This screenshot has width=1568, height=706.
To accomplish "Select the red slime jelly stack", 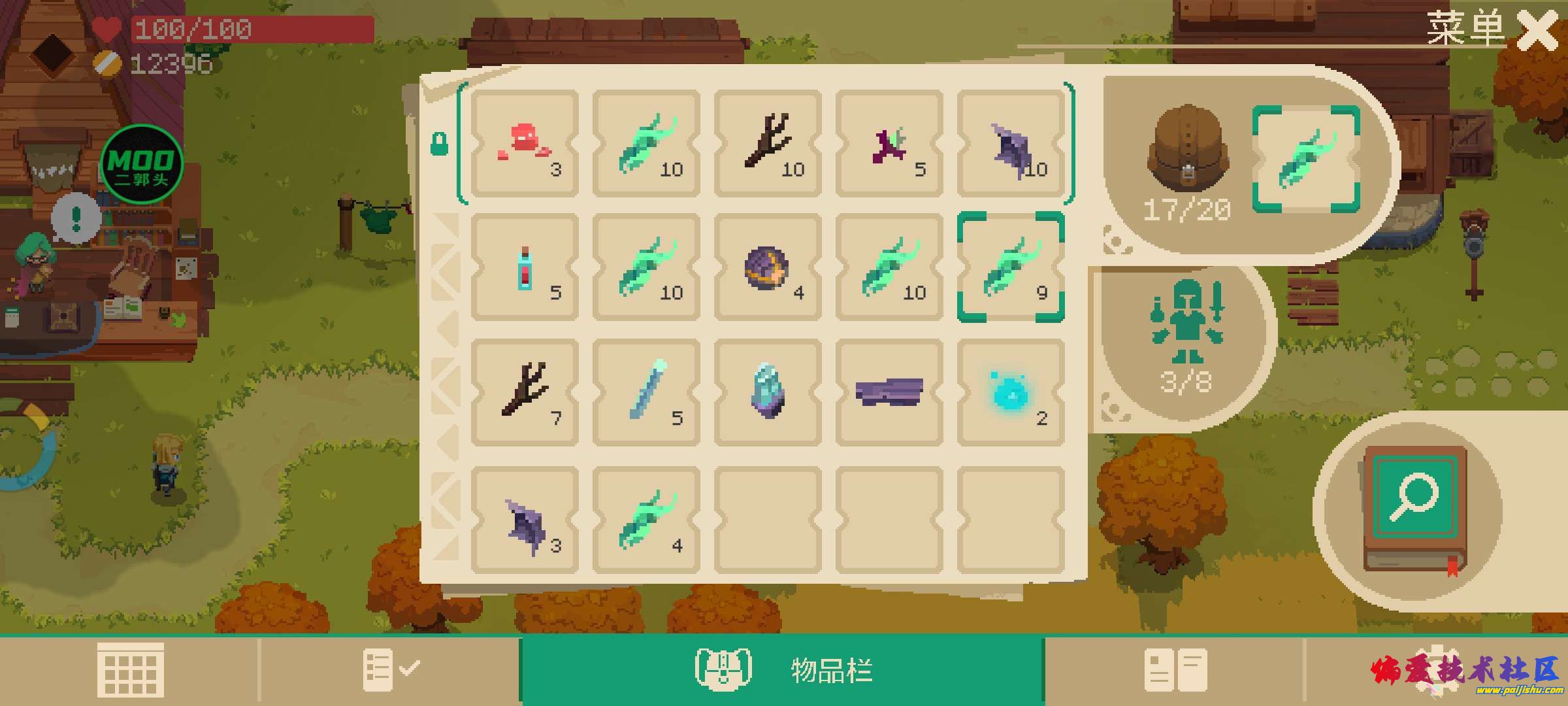I will click(525, 144).
